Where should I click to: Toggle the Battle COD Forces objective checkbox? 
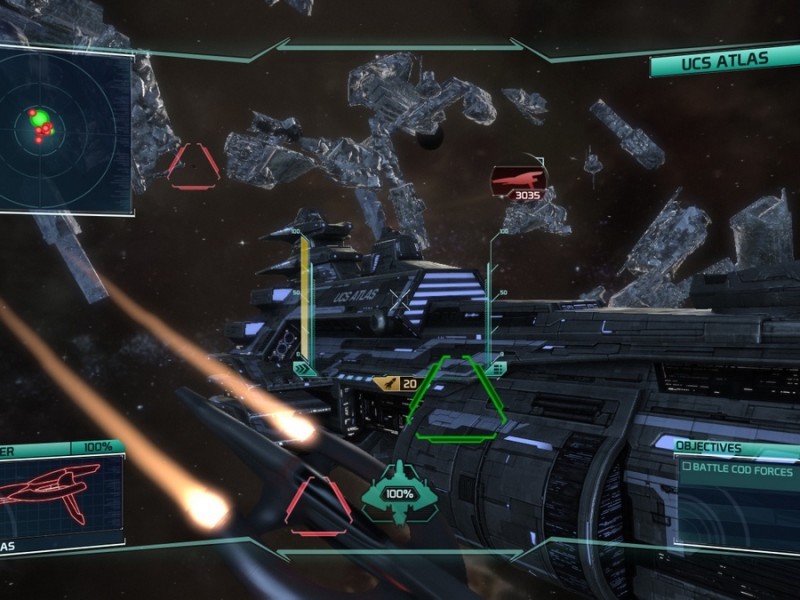coord(687,471)
